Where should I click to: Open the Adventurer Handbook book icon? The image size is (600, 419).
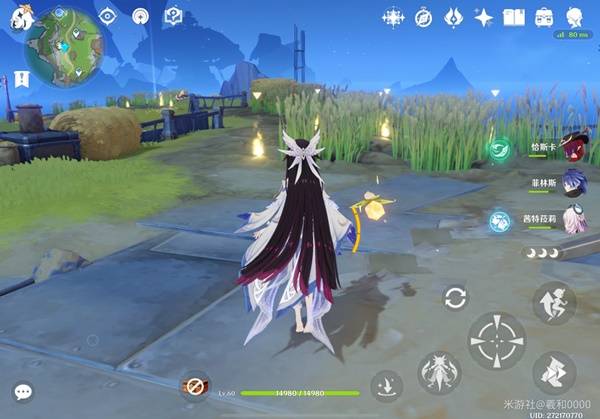coord(514,17)
